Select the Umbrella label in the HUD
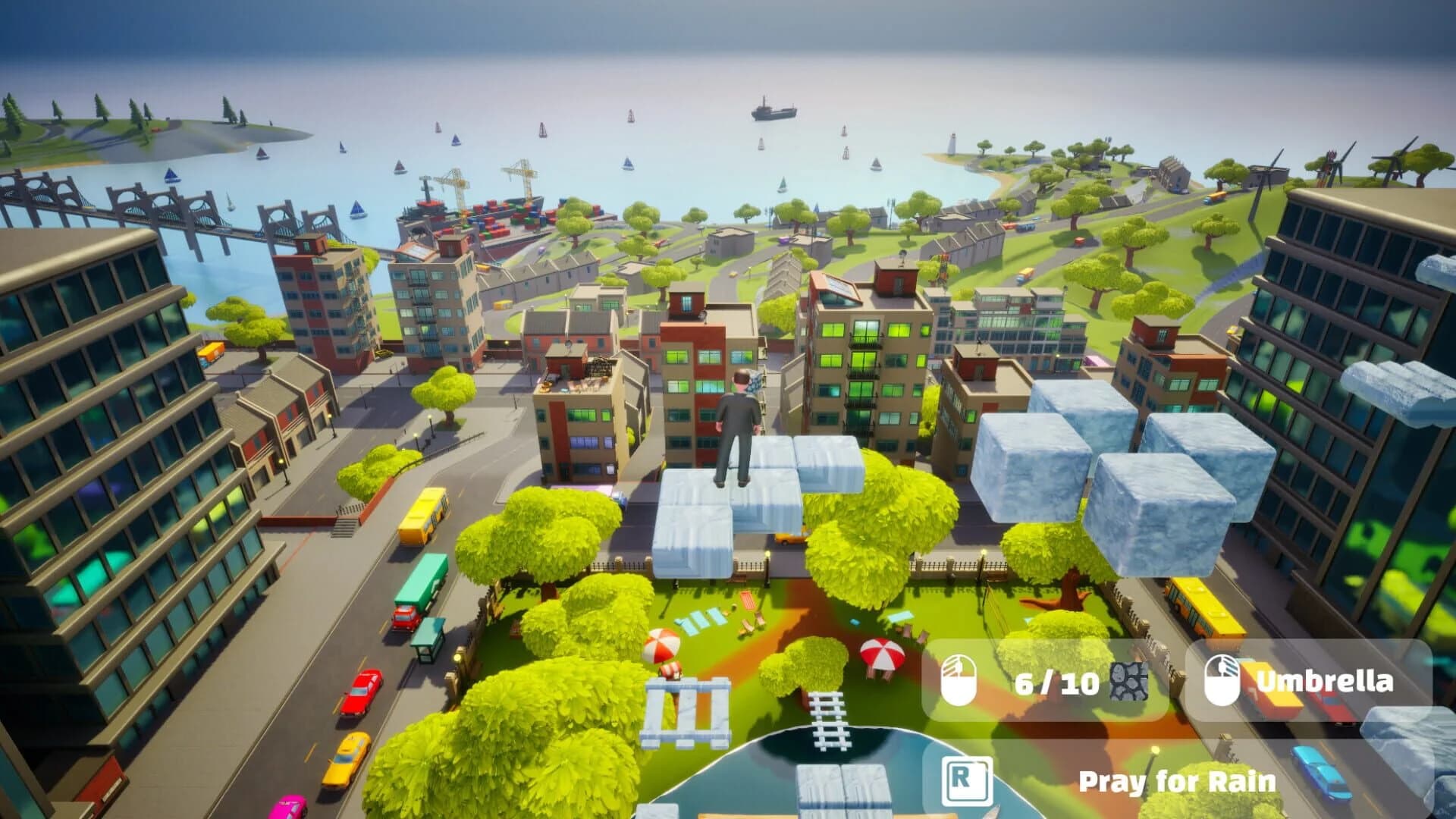 pyautogui.click(x=1323, y=681)
